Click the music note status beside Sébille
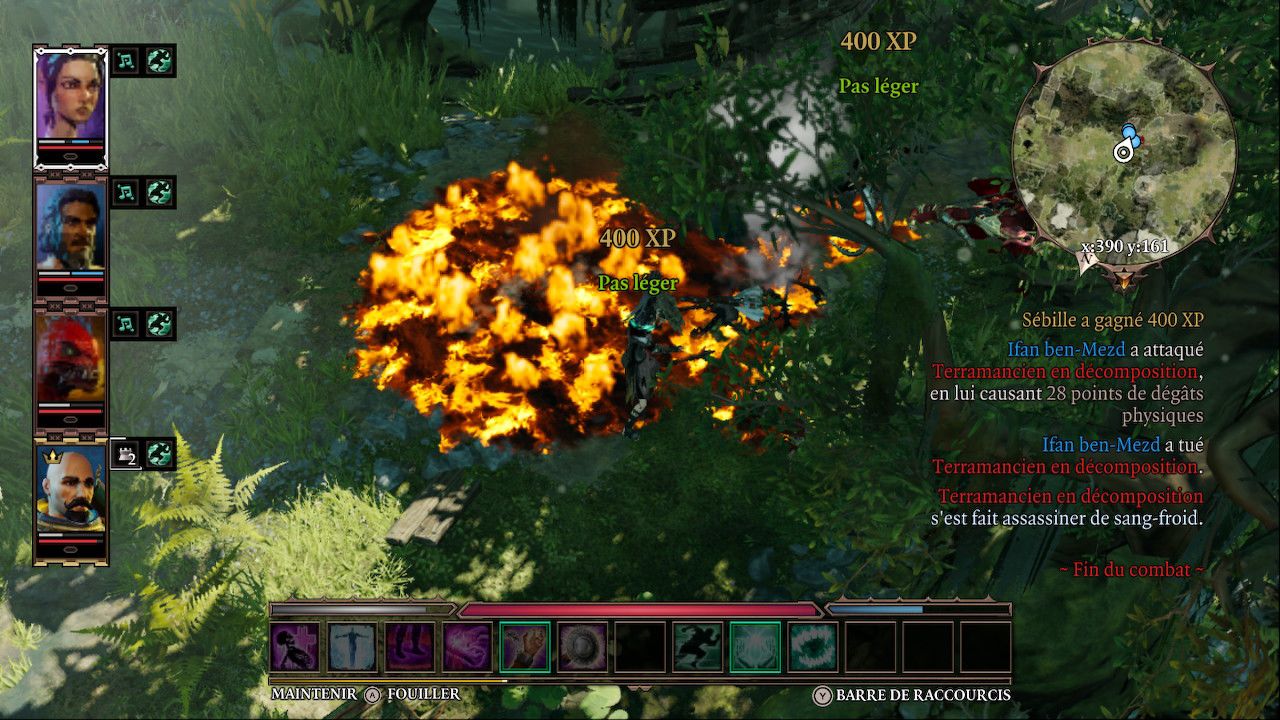1280x720 pixels. point(126,60)
